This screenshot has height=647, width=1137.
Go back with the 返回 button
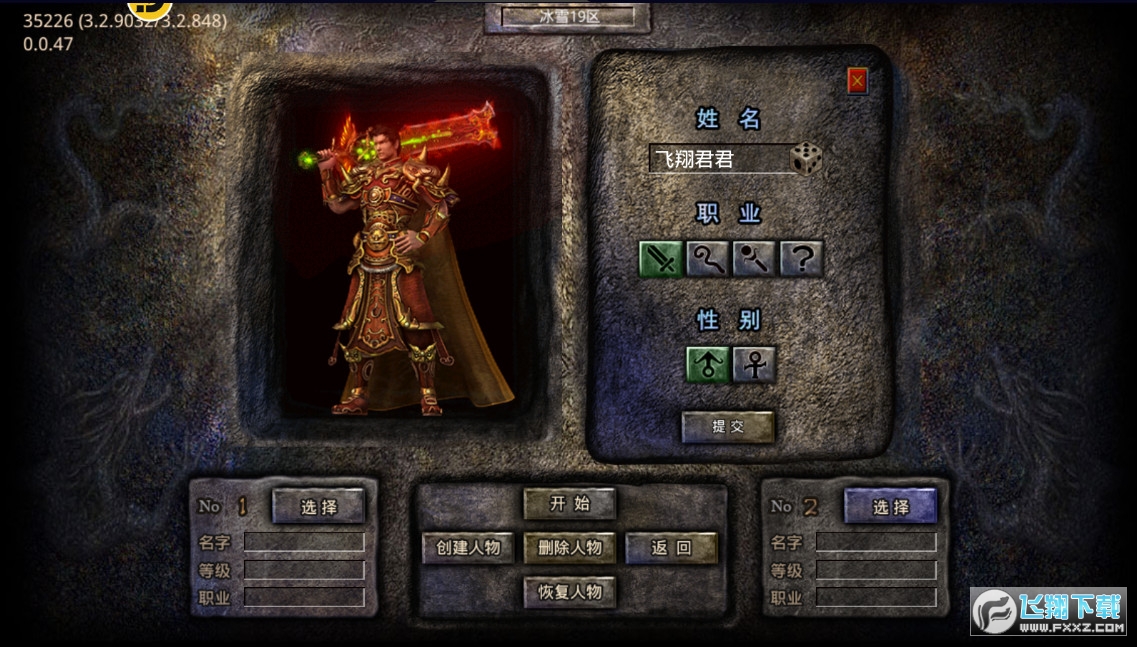click(x=672, y=548)
